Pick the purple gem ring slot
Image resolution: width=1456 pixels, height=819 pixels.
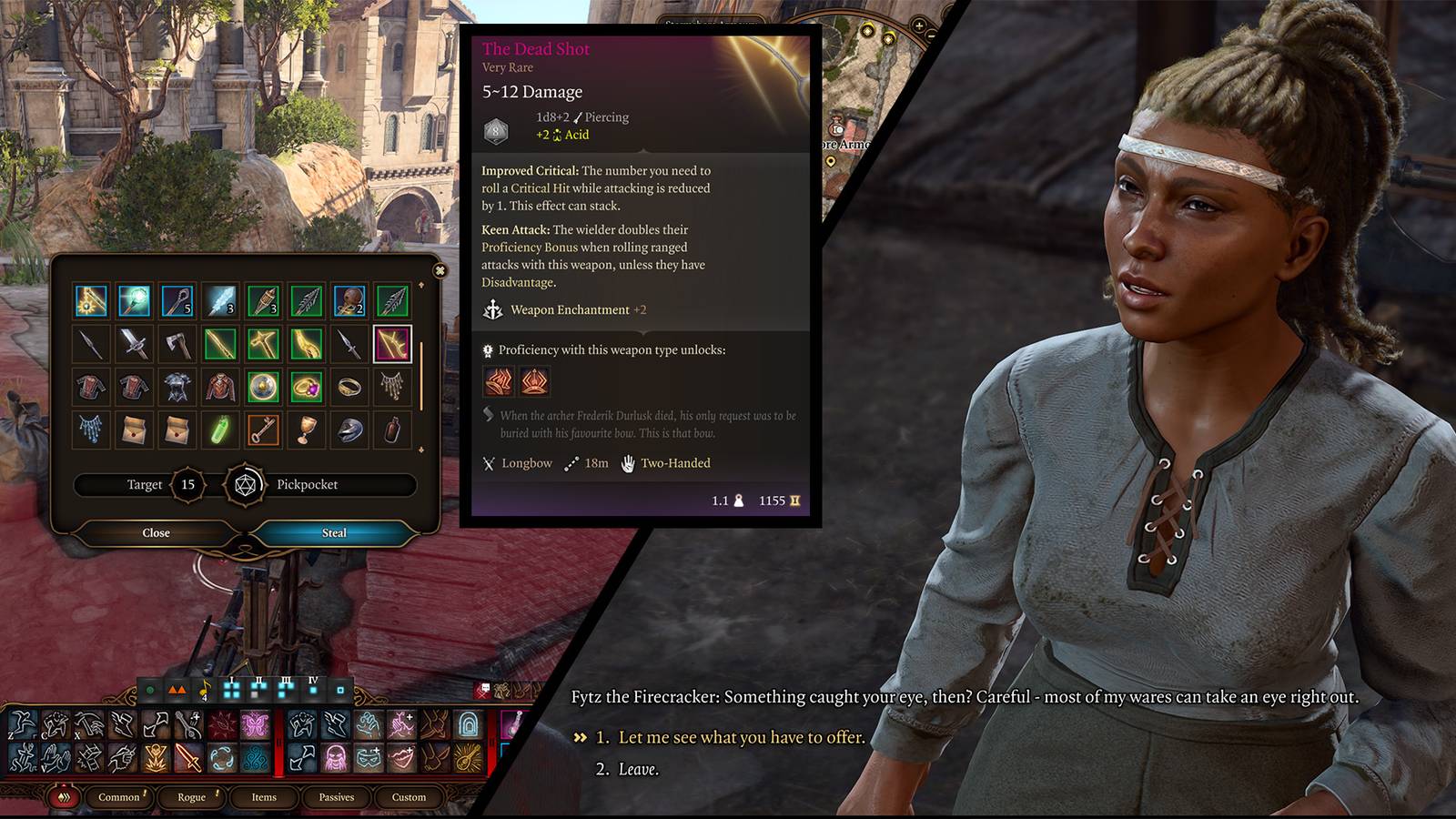point(307,387)
